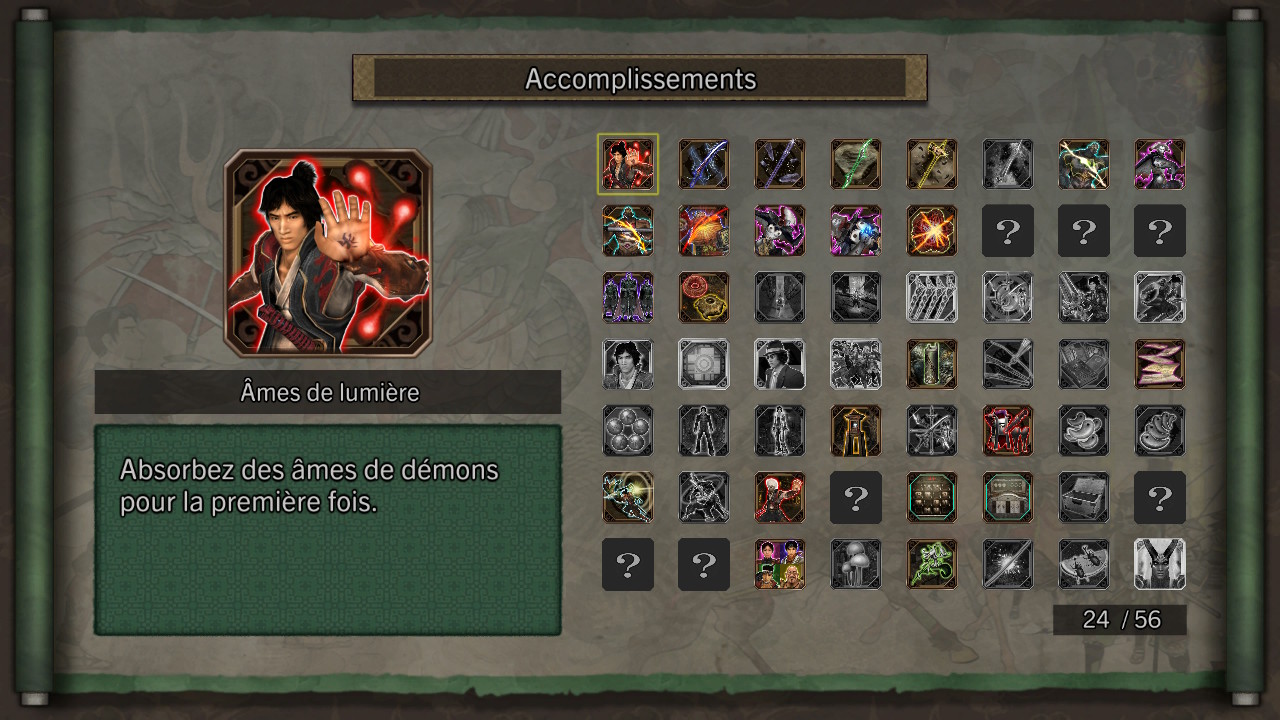1280x720 pixels.
Task: Select the five orbs achievement icon
Action: (628, 431)
